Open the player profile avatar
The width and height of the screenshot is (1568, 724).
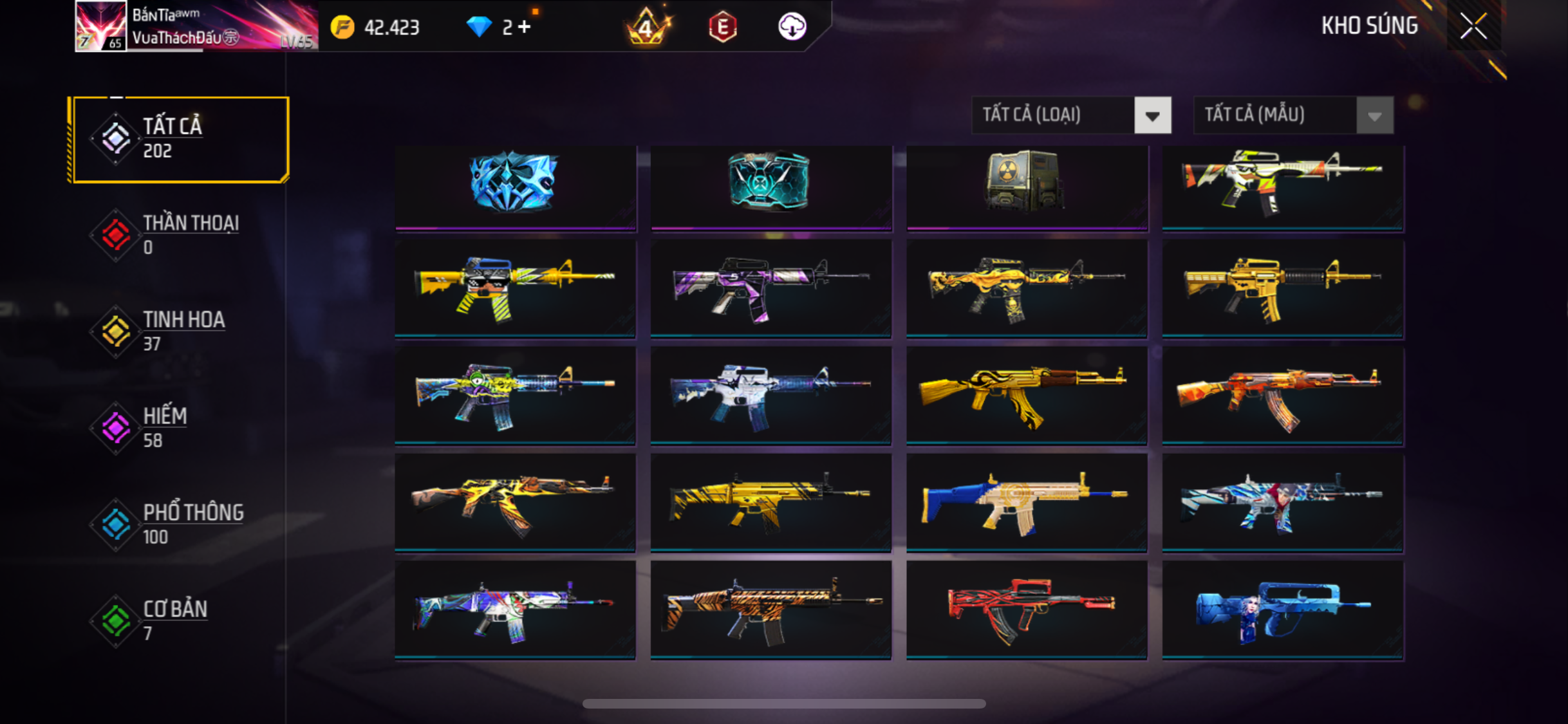pyautogui.click(x=100, y=26)
